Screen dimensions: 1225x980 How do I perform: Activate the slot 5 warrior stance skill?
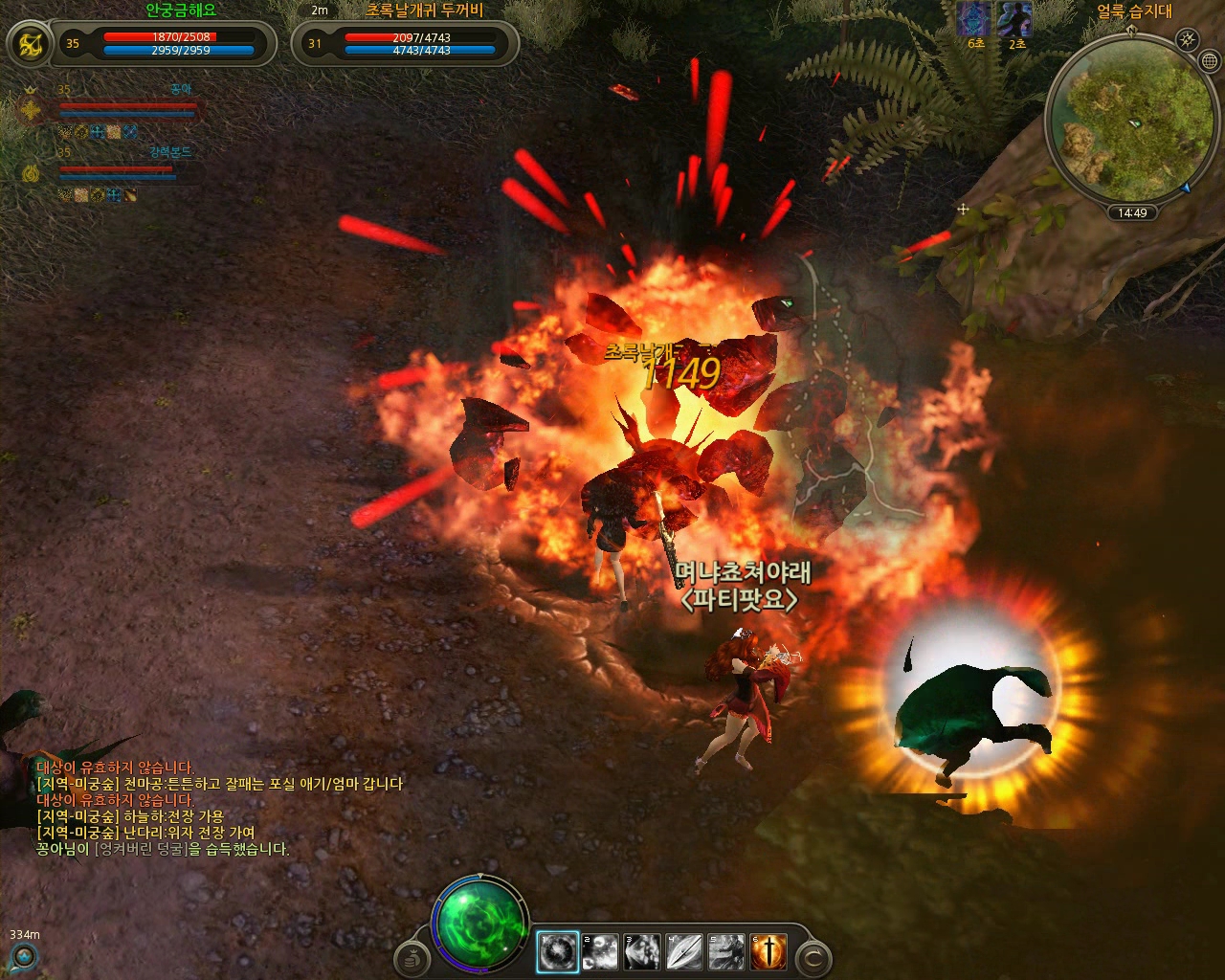click(726, 950)
